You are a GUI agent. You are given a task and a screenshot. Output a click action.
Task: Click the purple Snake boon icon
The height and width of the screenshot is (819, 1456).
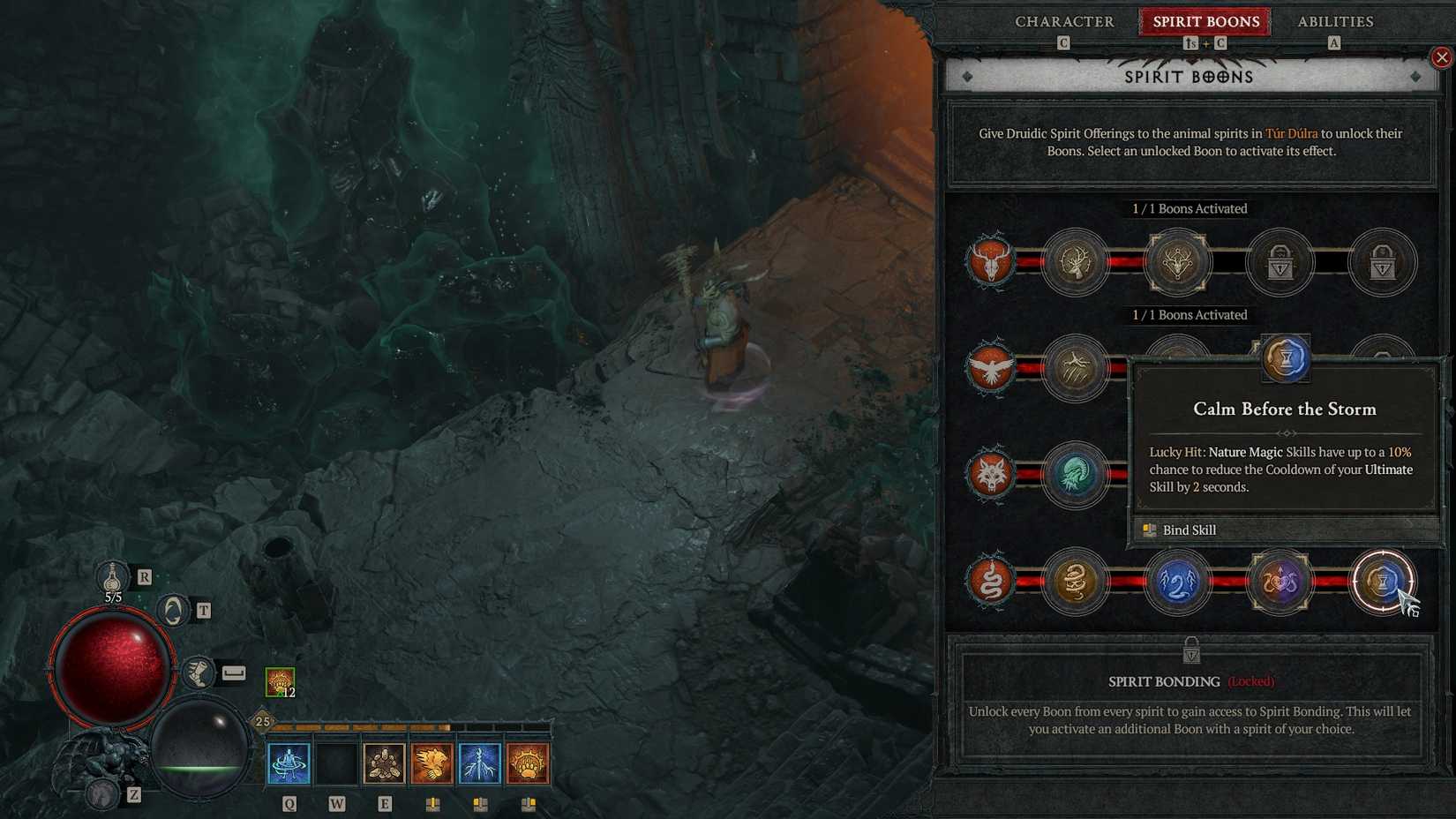click(1280, 581)
